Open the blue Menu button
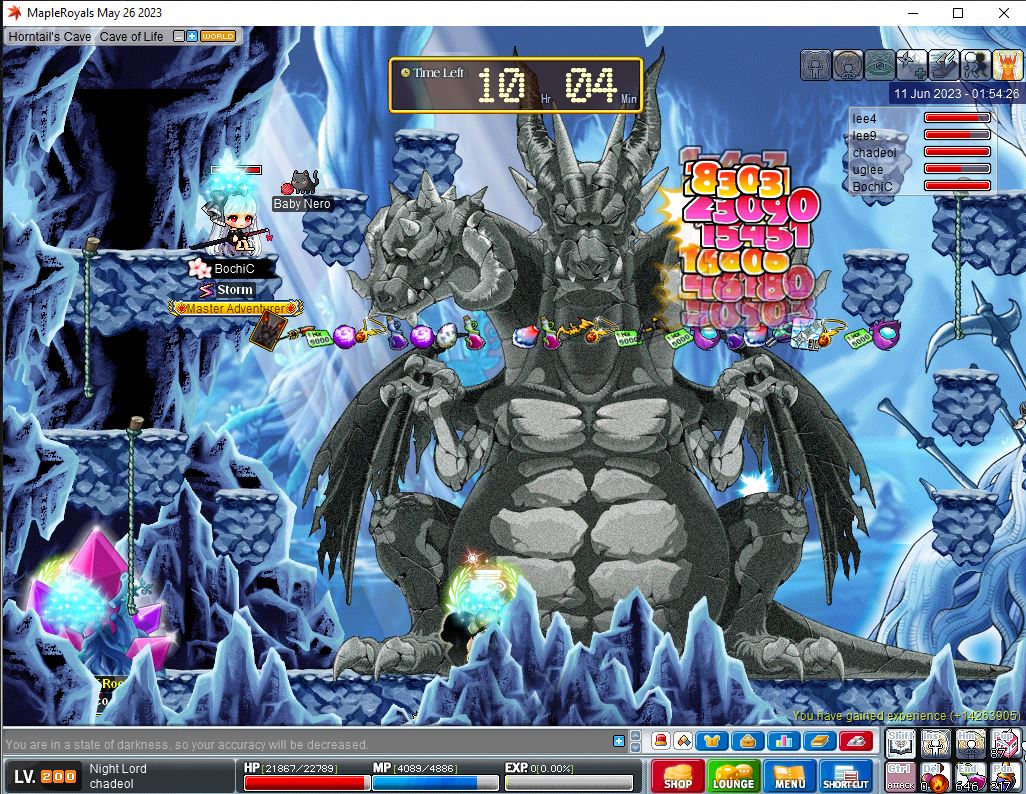The width and height of the screenshot is (1026, 794). point(789,777)
